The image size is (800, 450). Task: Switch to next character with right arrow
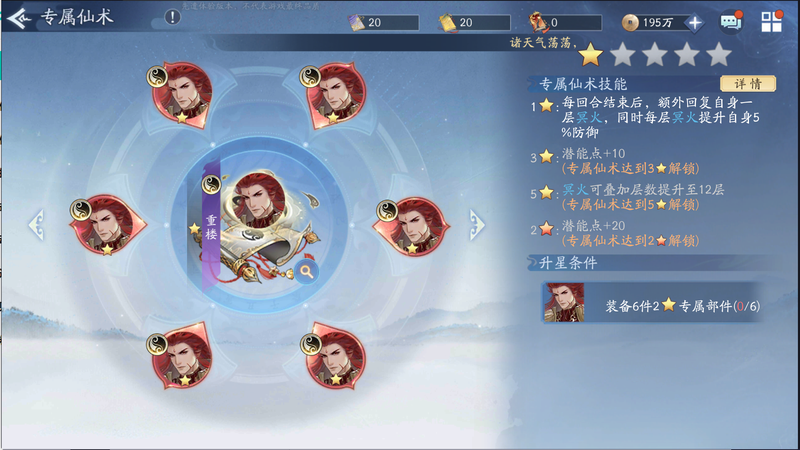coord(477,224)
